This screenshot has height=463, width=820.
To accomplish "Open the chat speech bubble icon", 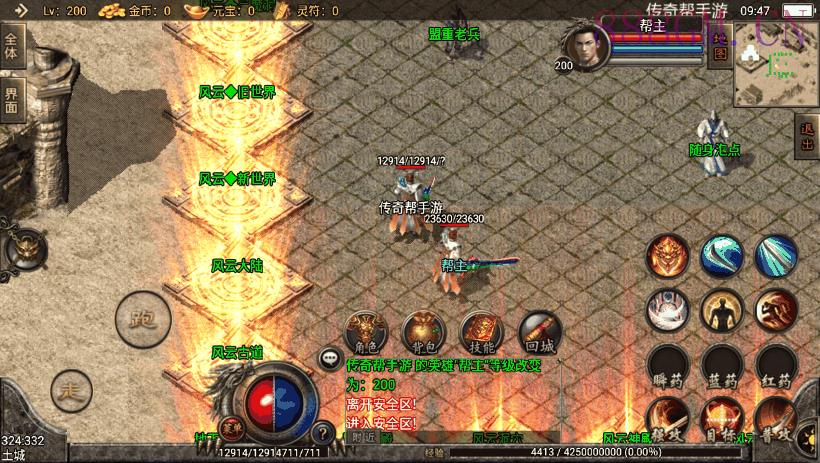I will (329, 357).
